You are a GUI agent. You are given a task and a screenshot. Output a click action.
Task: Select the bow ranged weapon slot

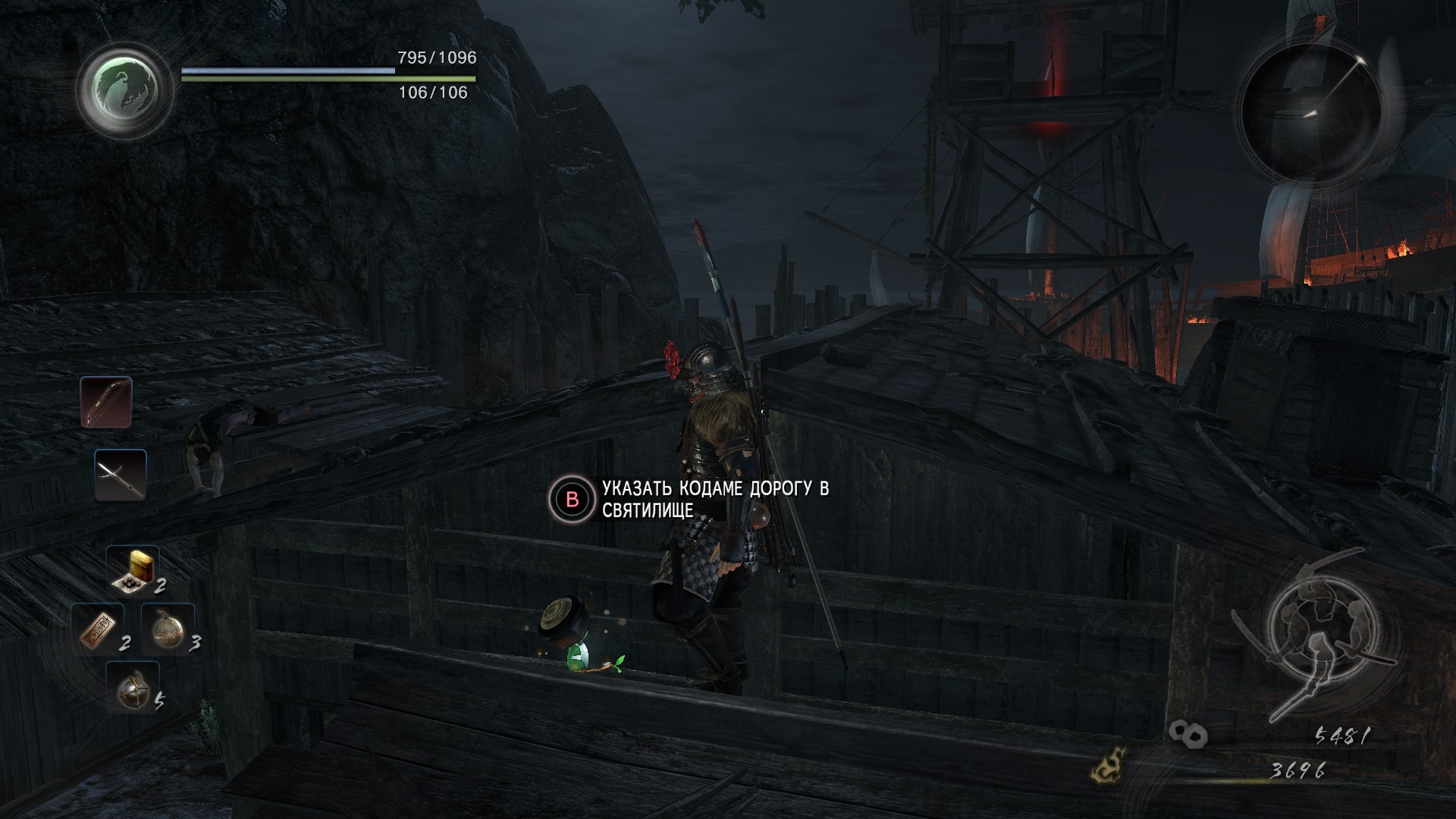click(x=106, y=402)
